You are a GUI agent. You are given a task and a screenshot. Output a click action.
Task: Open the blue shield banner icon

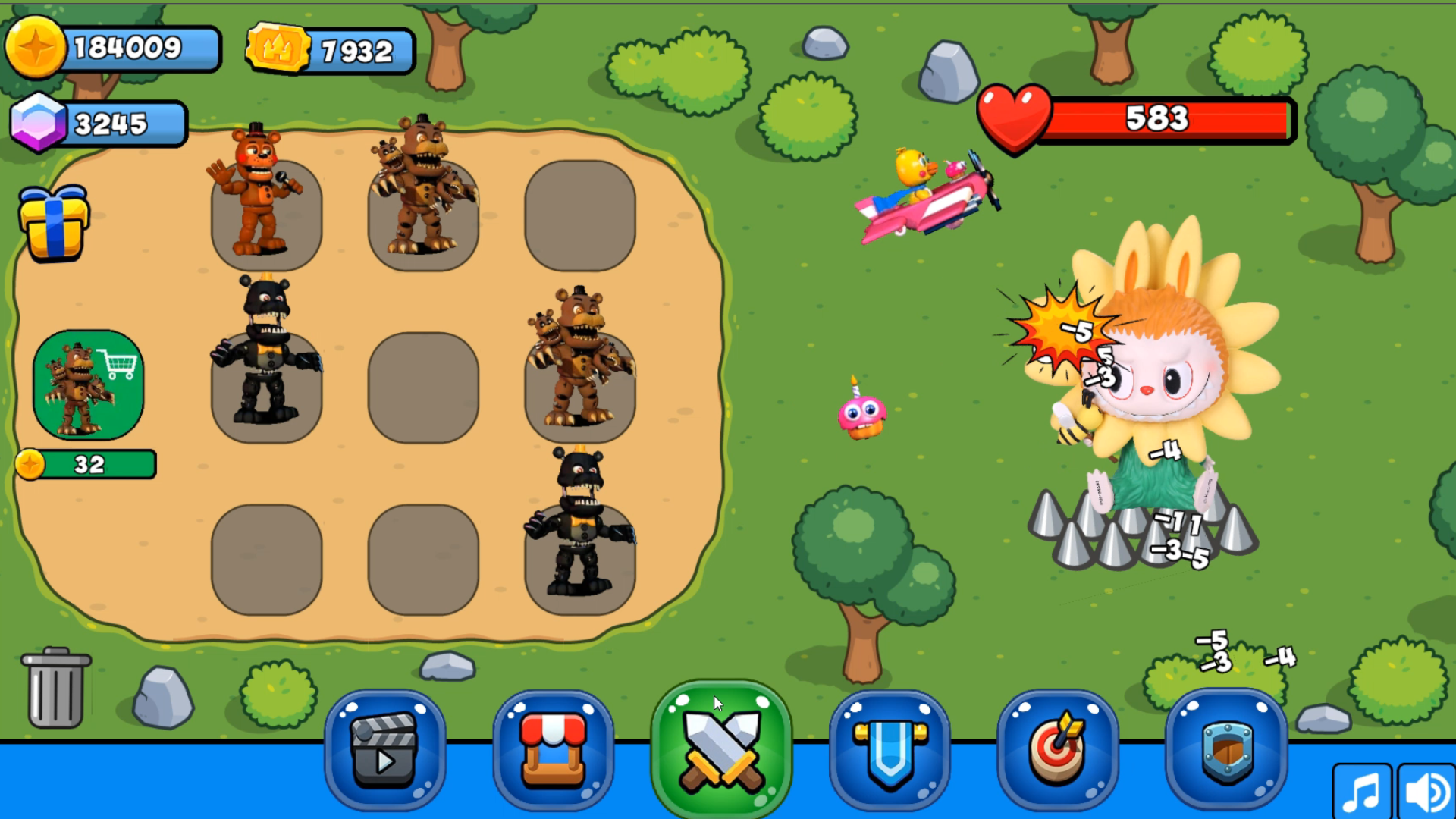tap(890, 751)
